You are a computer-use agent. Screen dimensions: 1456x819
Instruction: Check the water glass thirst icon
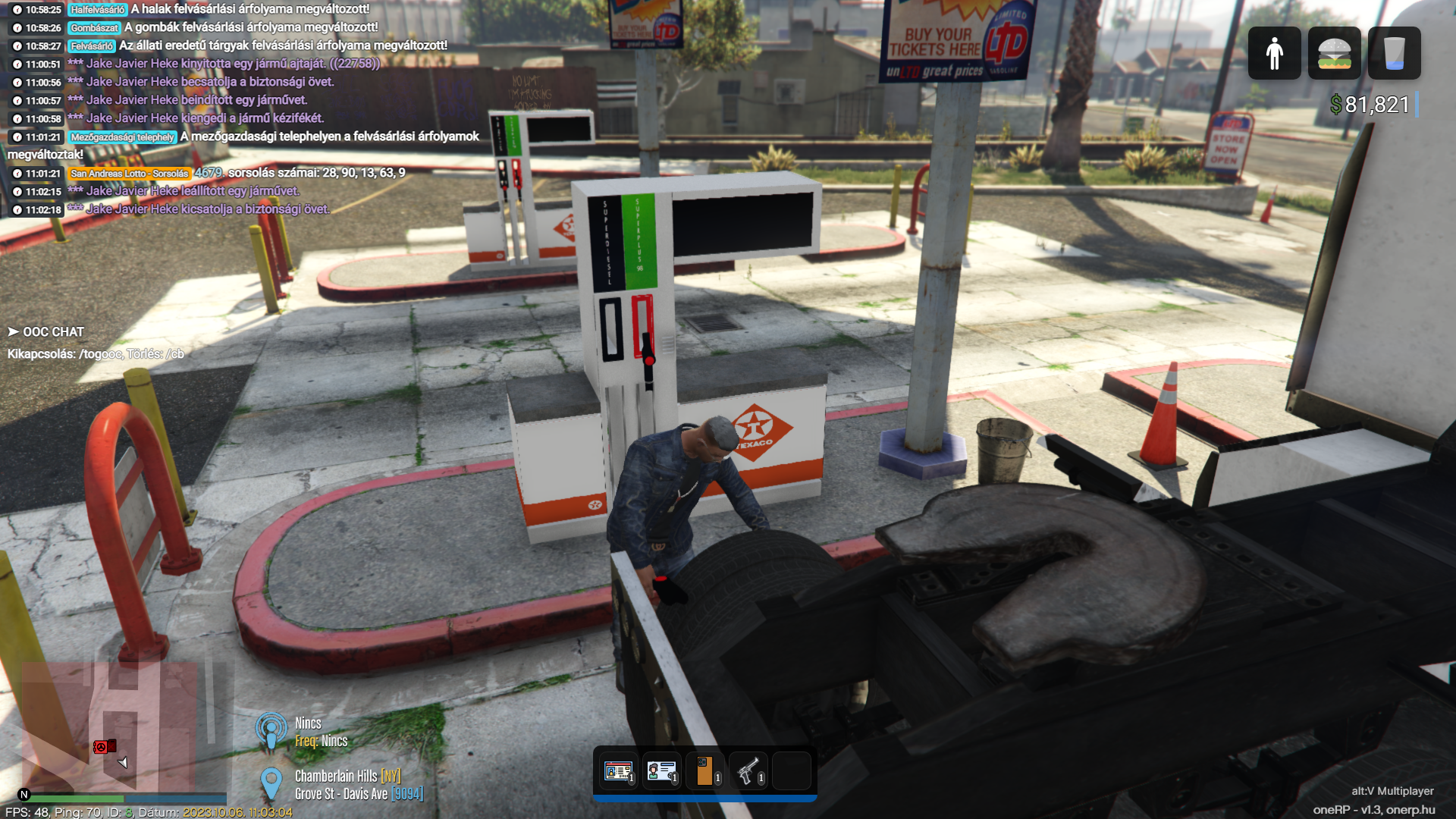[1394, 53]
